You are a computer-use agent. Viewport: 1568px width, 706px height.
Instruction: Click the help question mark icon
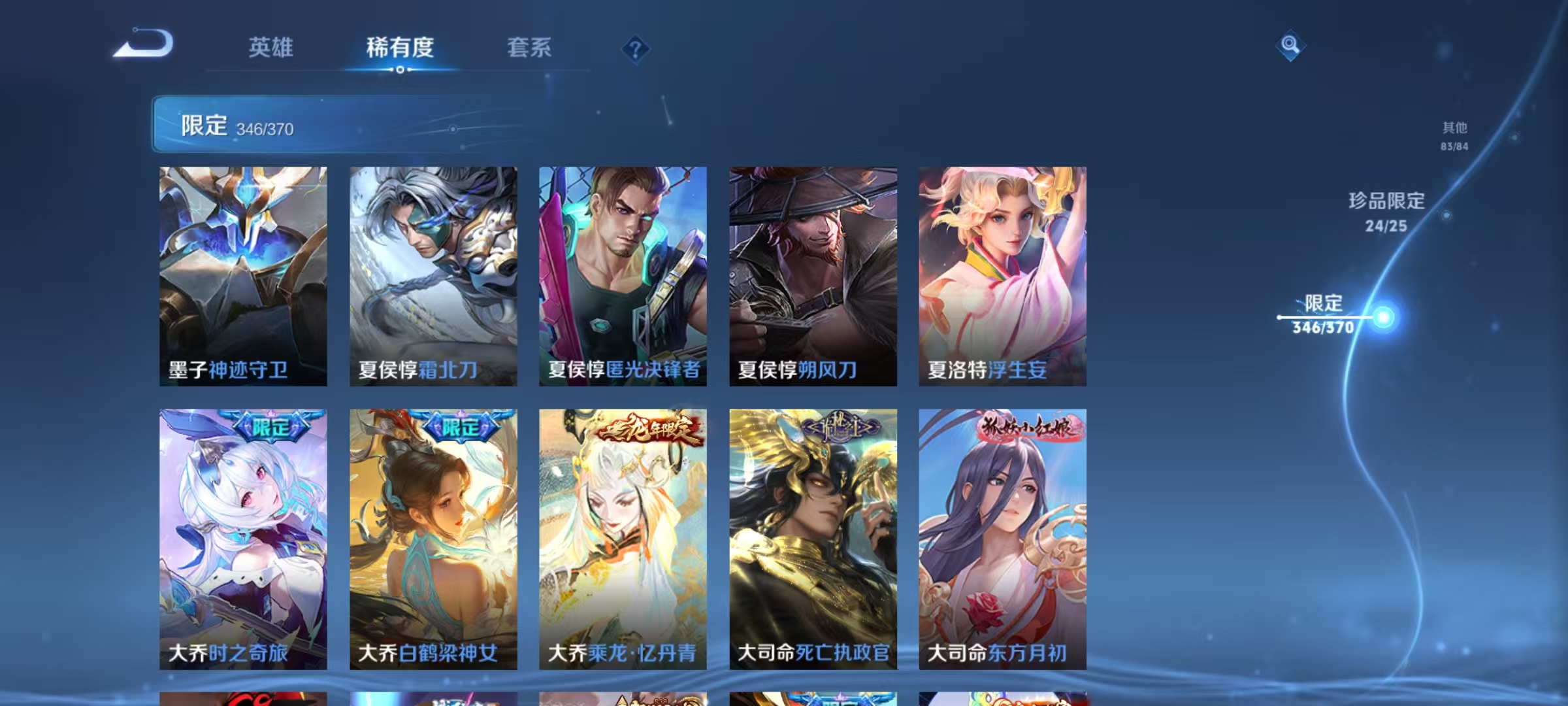pyautogui.click(x=636, y=50)
